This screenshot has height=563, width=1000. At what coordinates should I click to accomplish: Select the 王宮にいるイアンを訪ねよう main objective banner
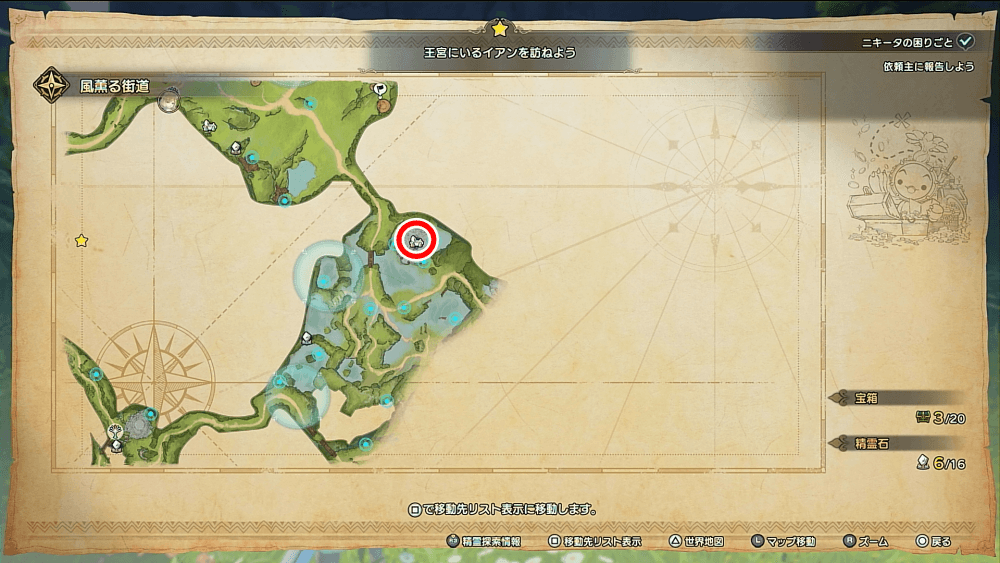[498, 50]
